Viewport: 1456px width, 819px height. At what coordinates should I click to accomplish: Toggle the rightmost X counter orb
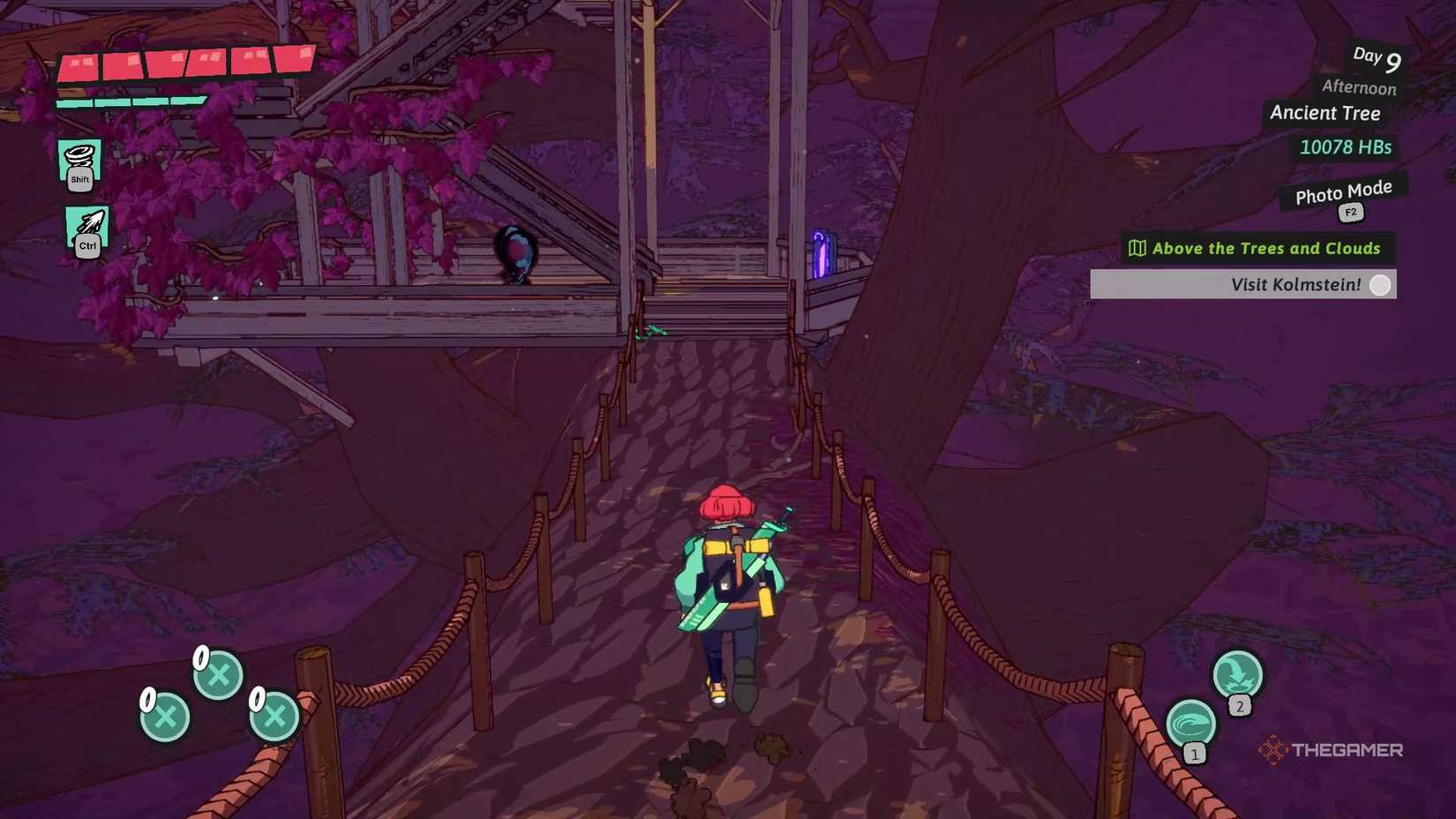(x=270, y=717)
